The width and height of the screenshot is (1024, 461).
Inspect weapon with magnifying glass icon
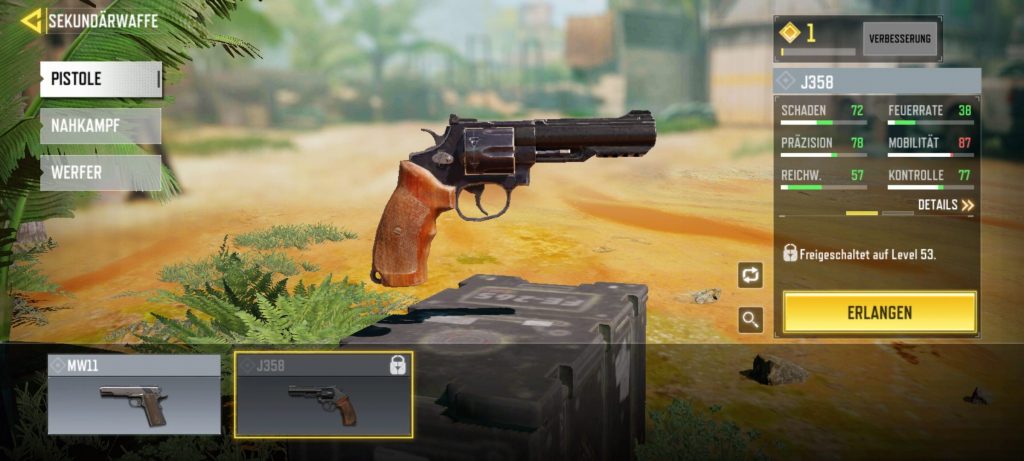tap(750, 320)
